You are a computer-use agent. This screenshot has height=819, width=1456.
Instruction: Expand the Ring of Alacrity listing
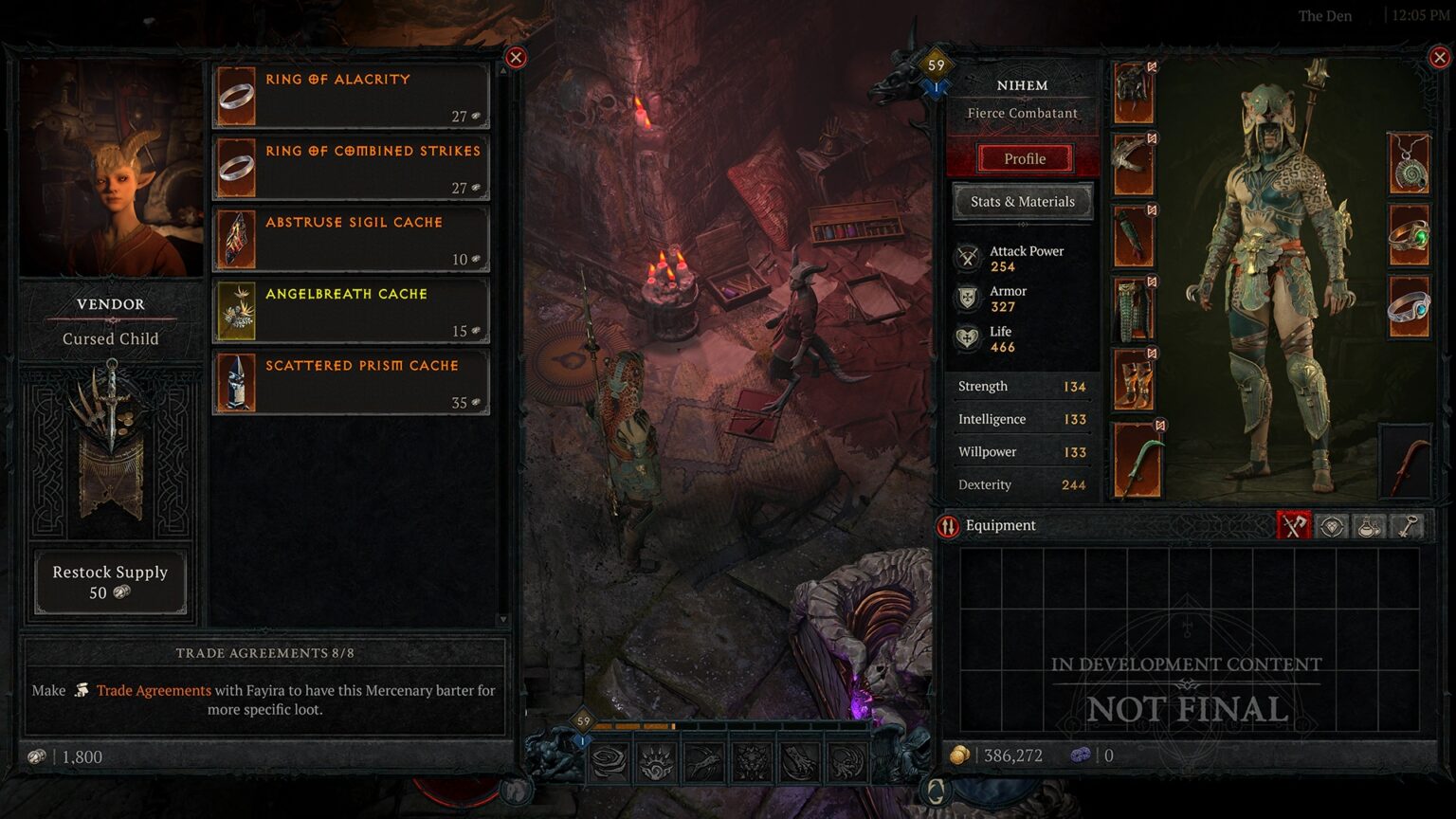click(350, 94)
